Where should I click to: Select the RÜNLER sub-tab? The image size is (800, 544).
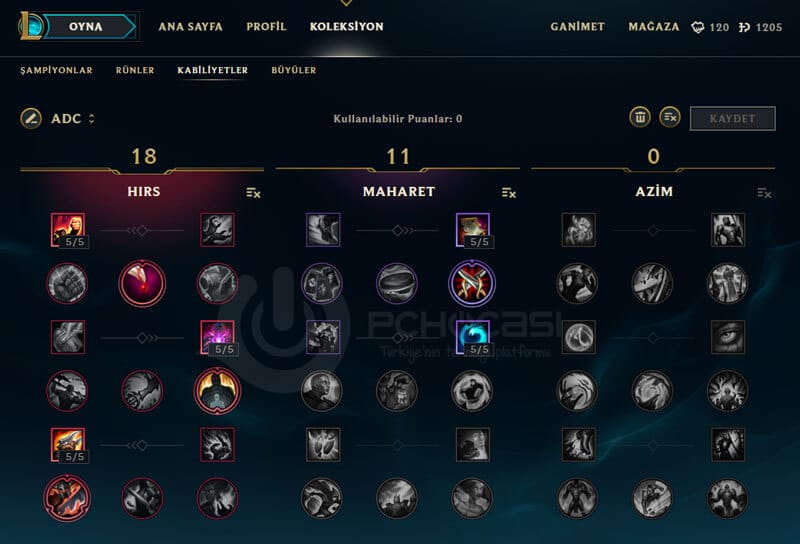[134, 71]
